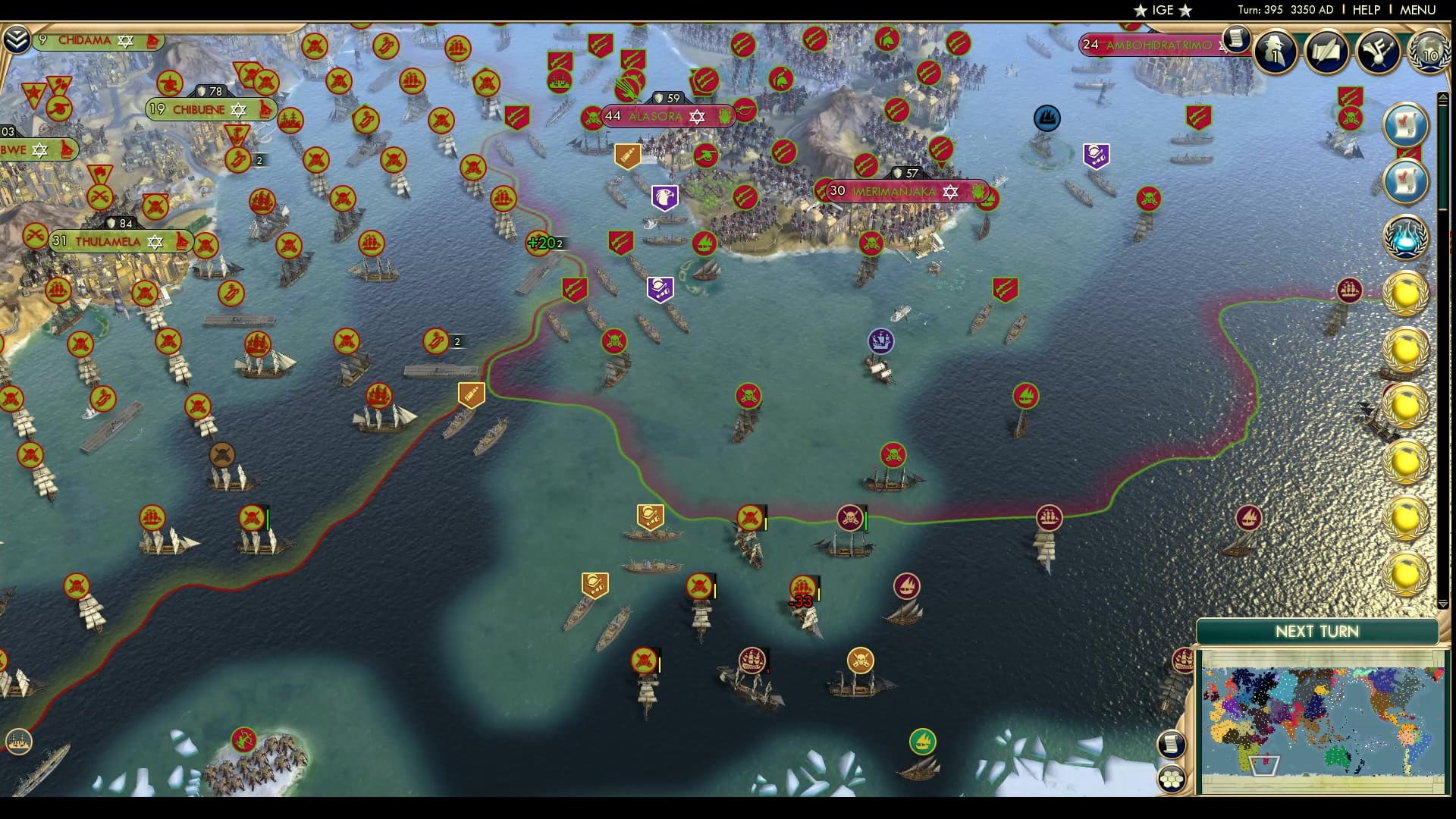This screenshot has width=1456, height=819.
Task: Click the blue science flask World Congress notification
Action: [x=1407, y=239]
